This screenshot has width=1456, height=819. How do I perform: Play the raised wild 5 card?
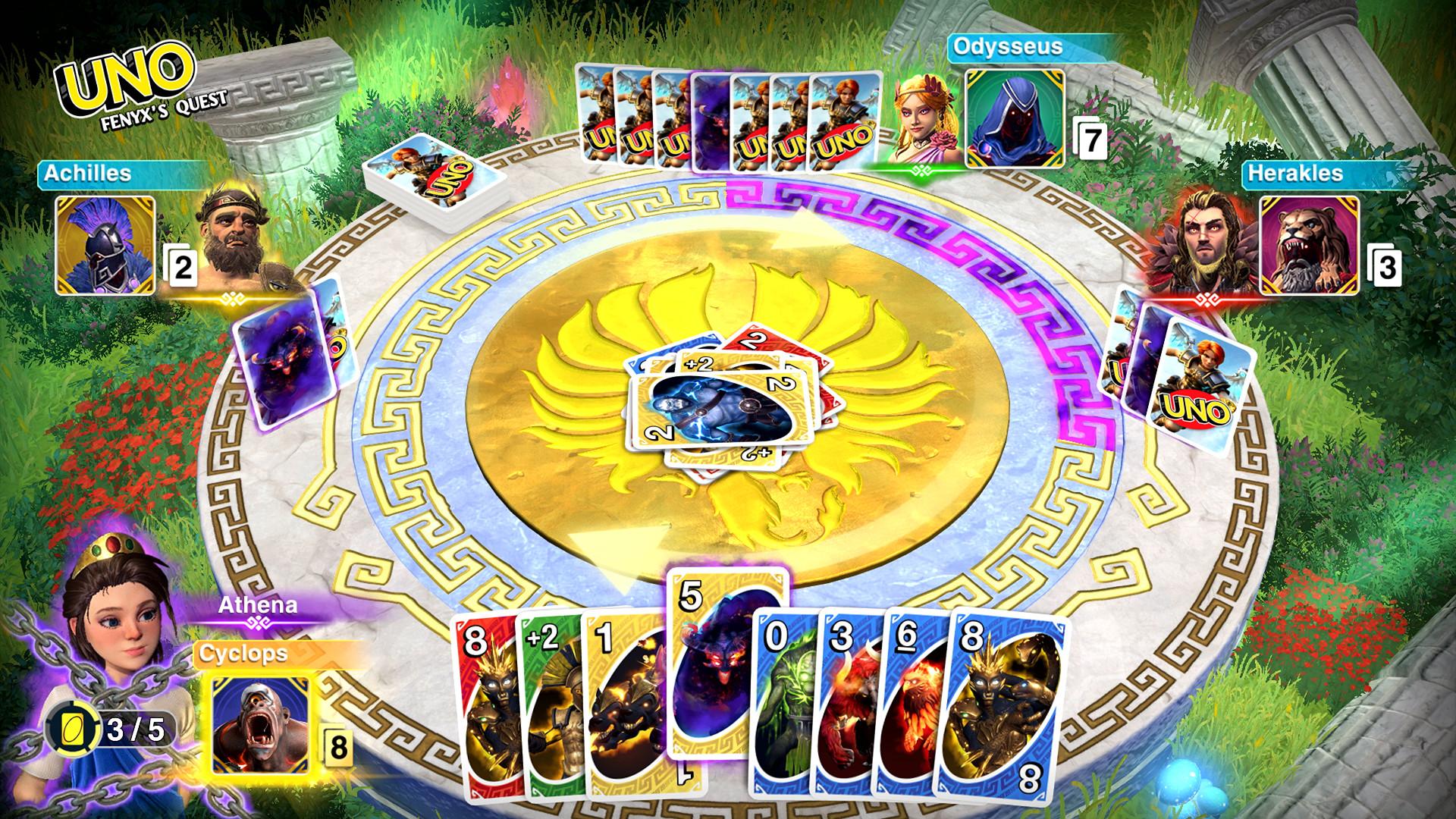point(711,667)
